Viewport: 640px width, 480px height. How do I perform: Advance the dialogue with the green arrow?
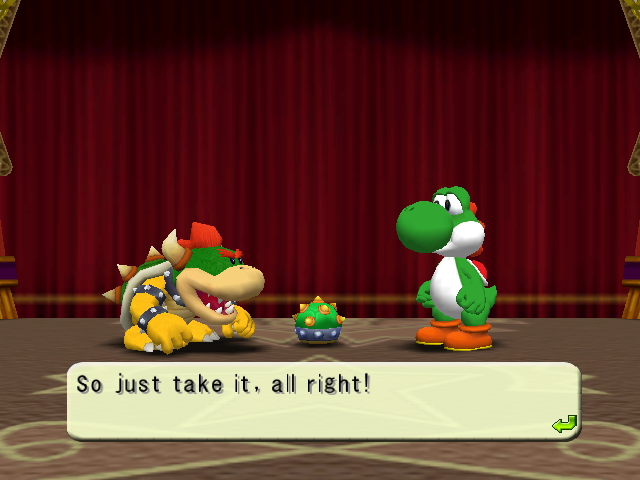565,425
